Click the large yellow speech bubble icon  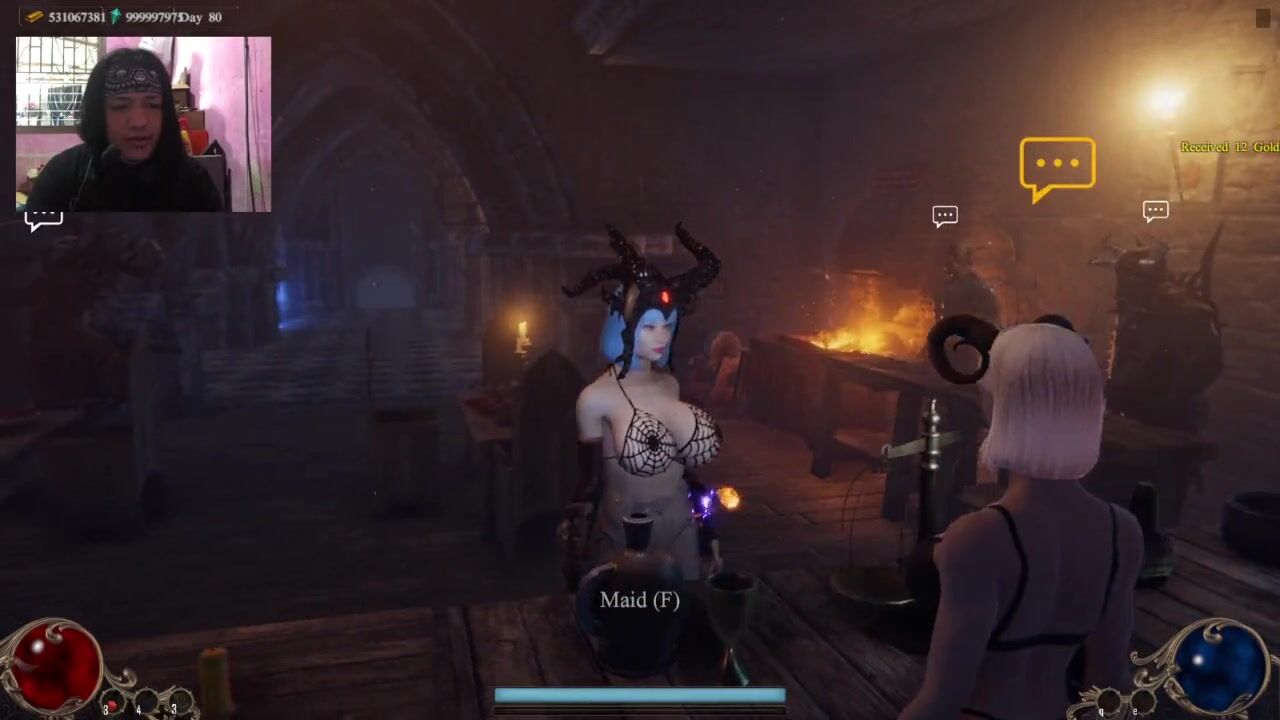pyautogui.click(x=1057, y=165)
